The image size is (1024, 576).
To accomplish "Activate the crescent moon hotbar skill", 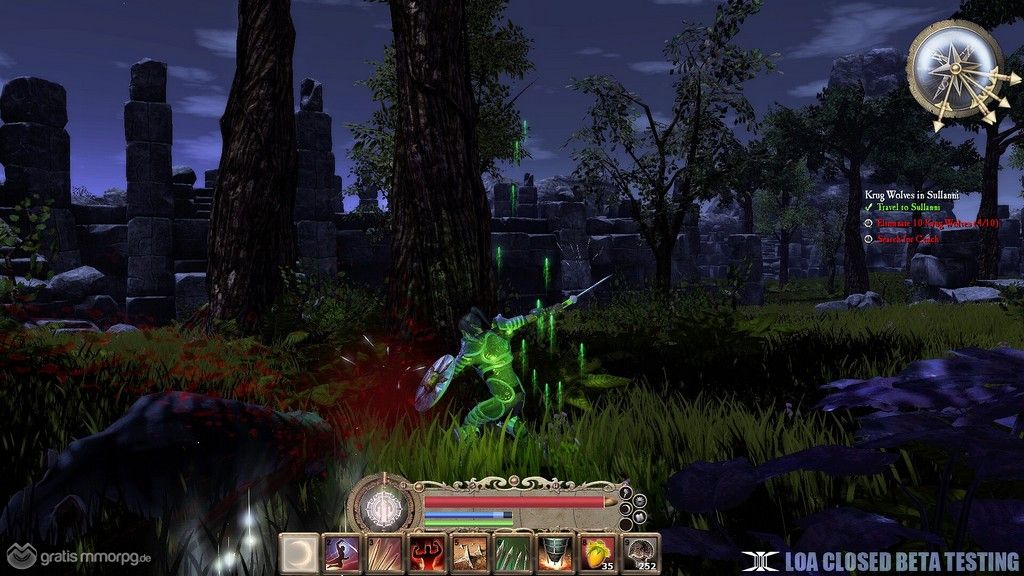I will [297, 552].
